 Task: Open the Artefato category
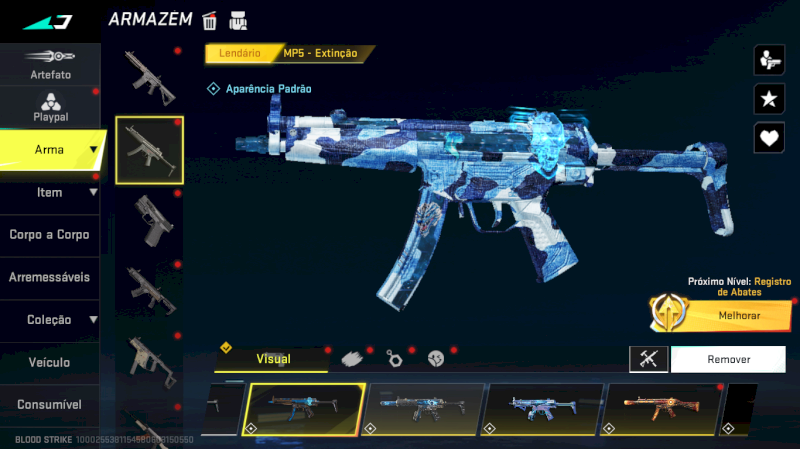click(x=50, y=64)
